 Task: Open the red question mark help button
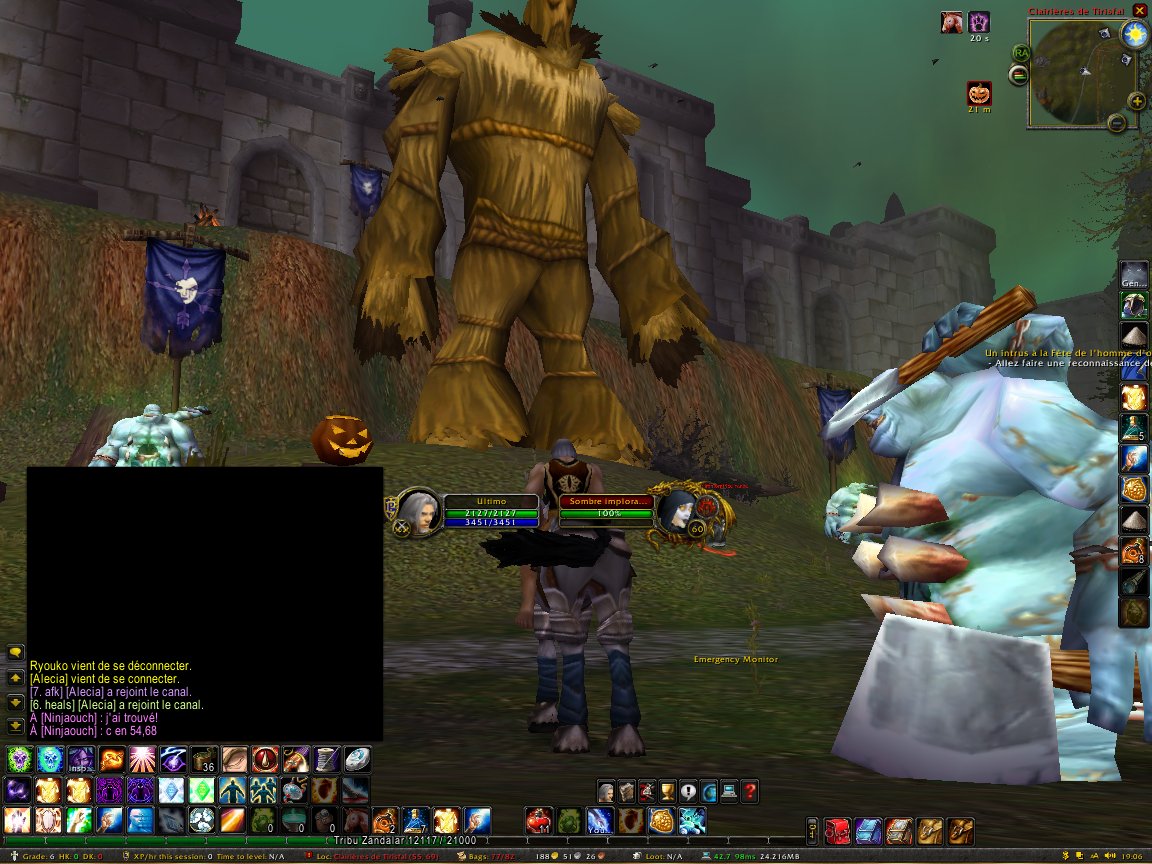(750, 791)
